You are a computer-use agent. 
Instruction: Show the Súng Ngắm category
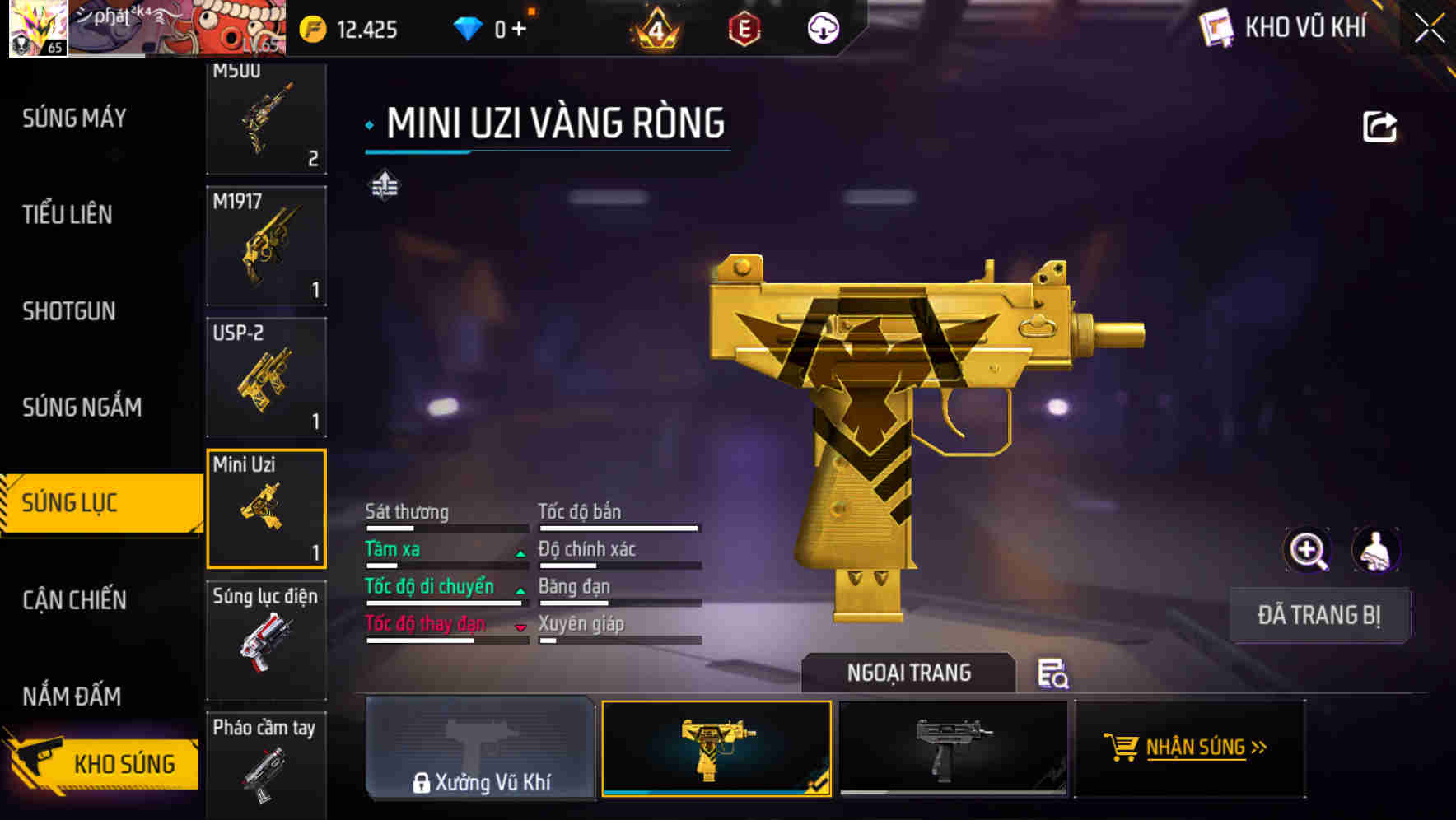(x=82, y=407)
